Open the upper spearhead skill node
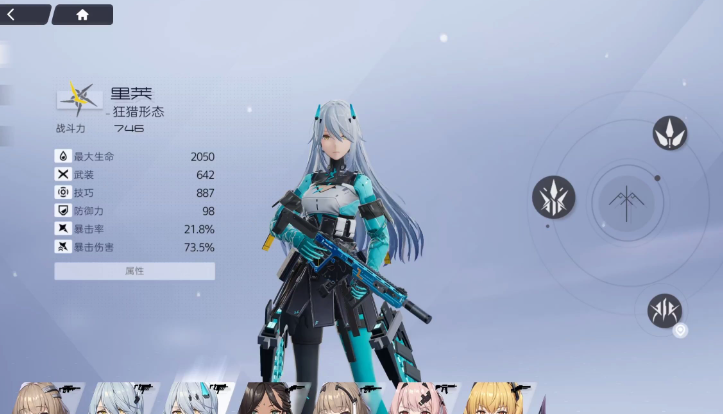This screenshot has height=414, width=723. [x=669, y=133]
